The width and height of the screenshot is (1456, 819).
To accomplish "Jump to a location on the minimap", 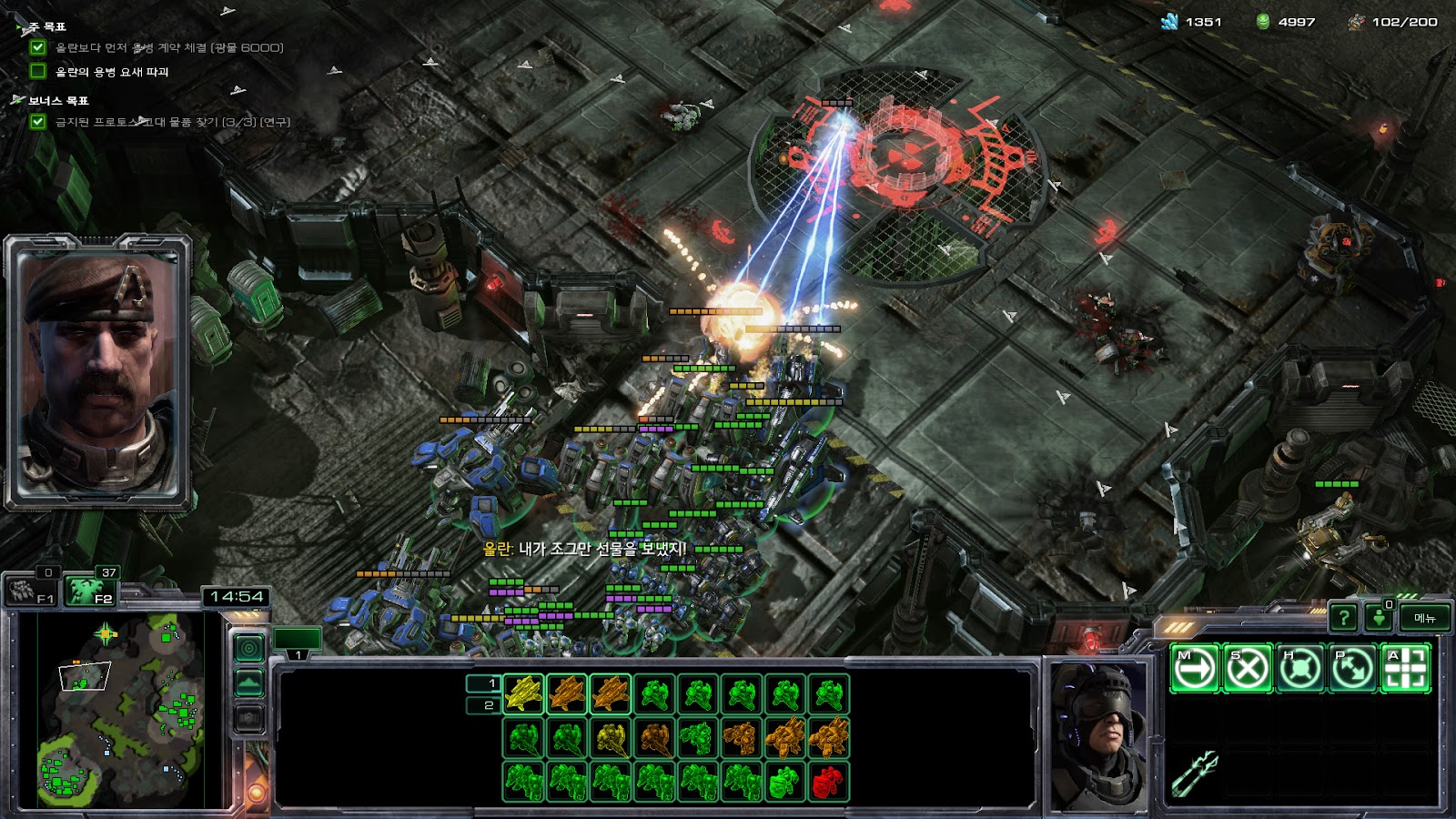I will tap(120, 710).
